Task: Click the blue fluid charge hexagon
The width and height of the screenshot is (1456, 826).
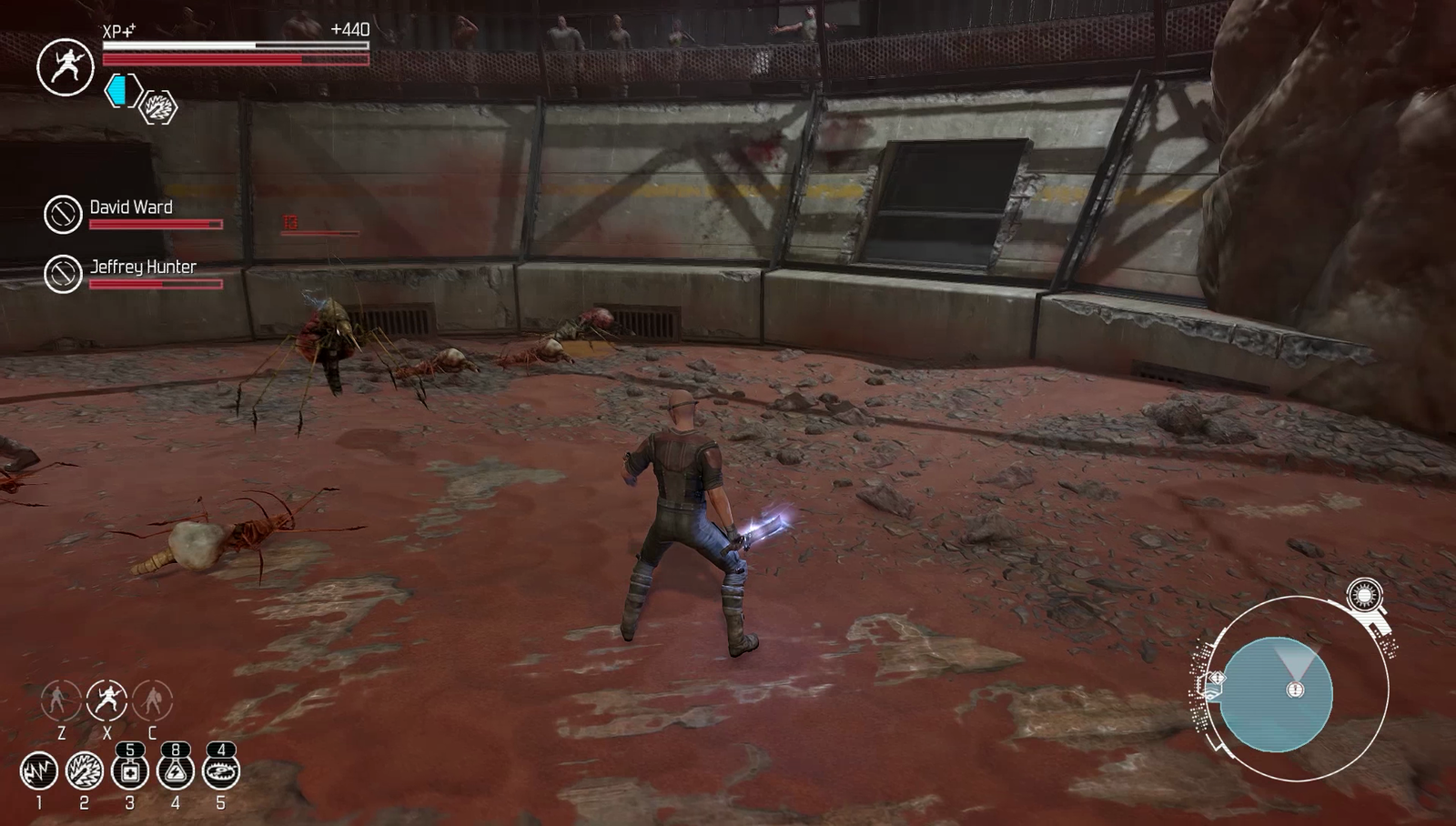Action: pyautogui.click(x=122, y=90)
